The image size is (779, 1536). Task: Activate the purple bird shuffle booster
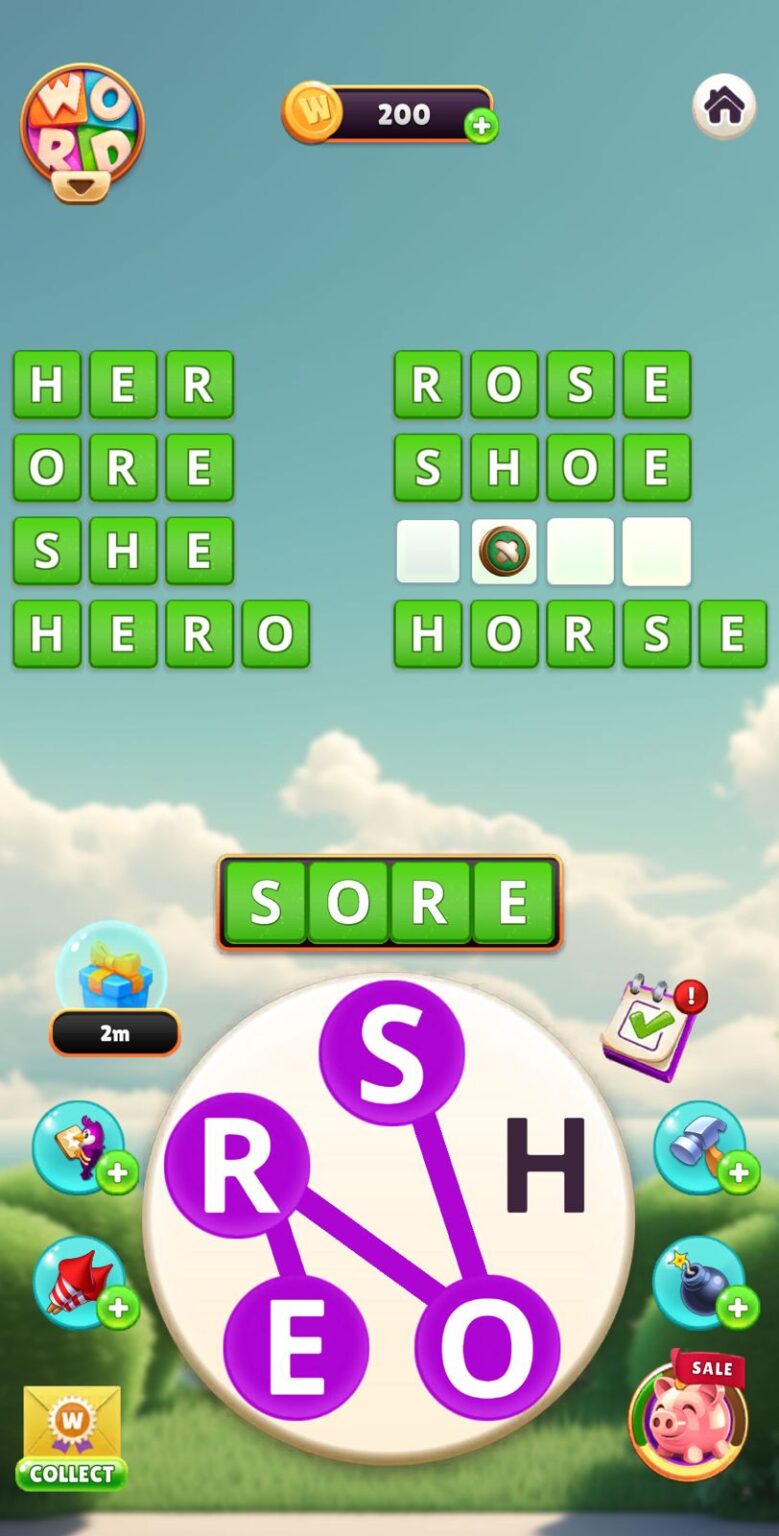point(79,1147)
